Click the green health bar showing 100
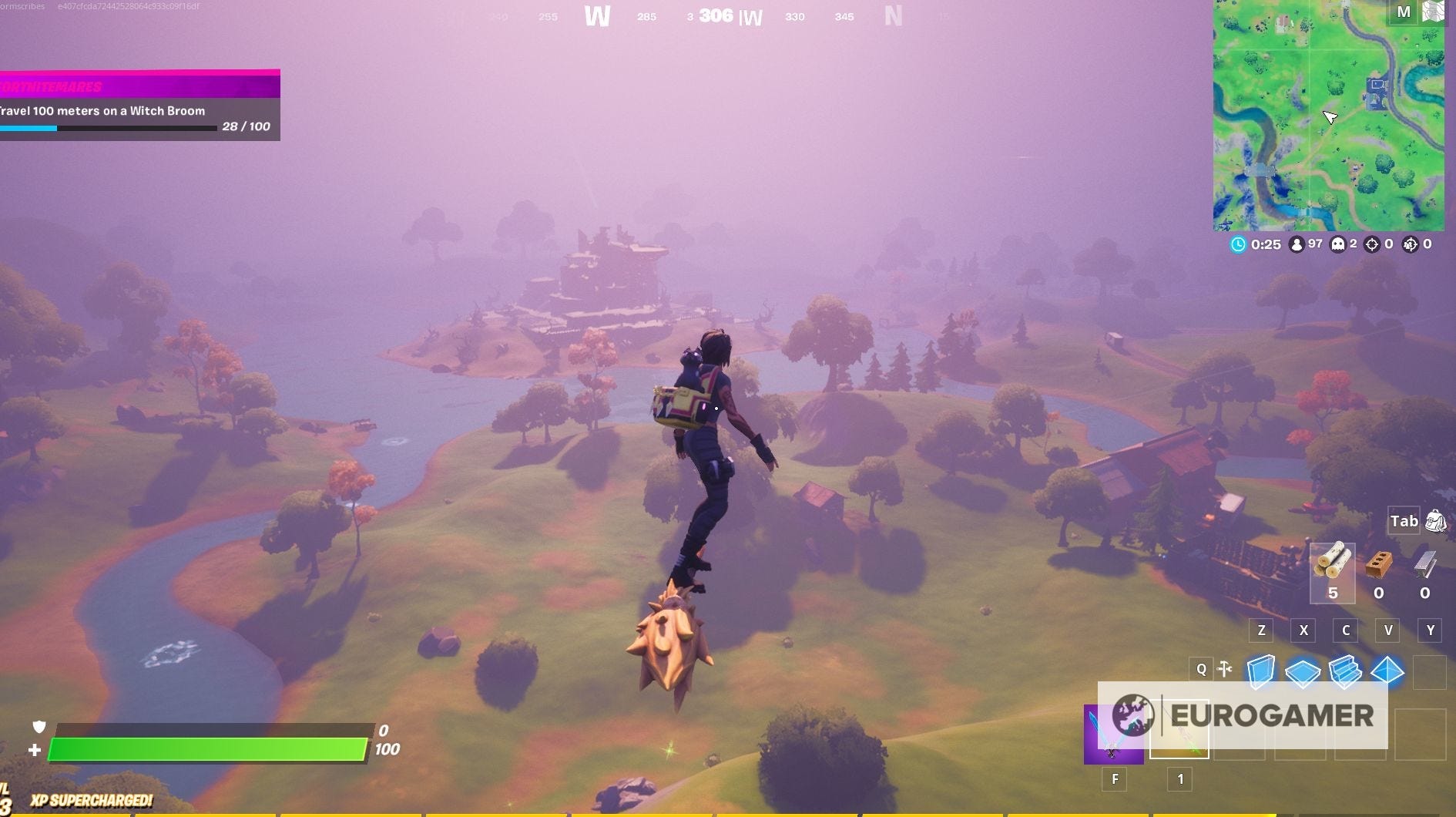Image resolution: width=1456 pixels, height=817 pixels. 208,748
